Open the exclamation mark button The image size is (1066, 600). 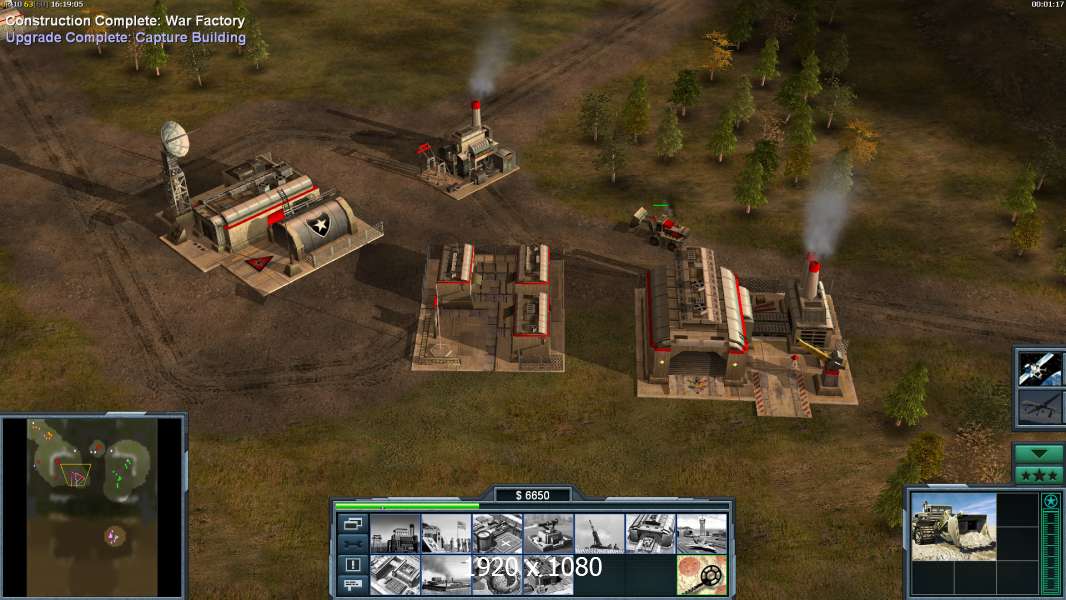tap(352, 565)
